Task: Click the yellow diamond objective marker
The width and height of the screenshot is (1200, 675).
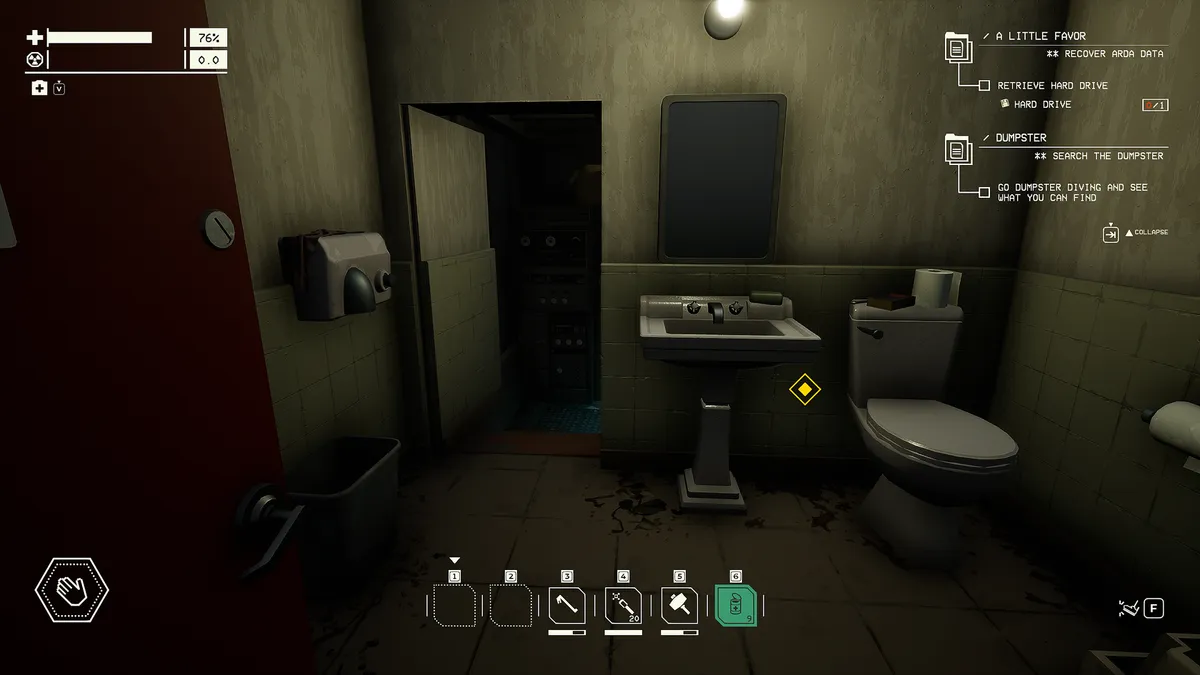Action: pyautogui.click(x=805, y=389)
